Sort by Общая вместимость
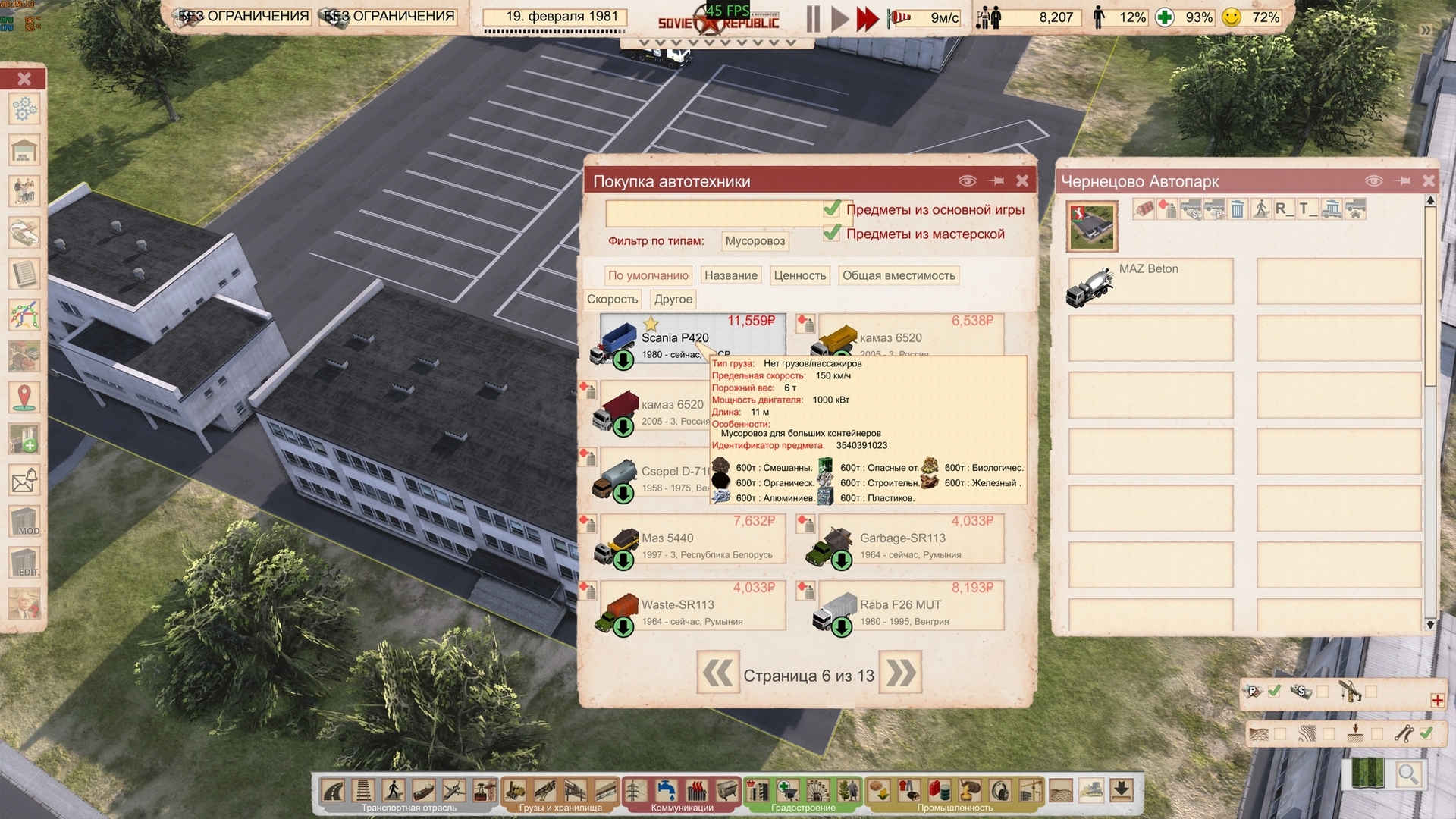The image size is (1456, 819). (899, 275)
